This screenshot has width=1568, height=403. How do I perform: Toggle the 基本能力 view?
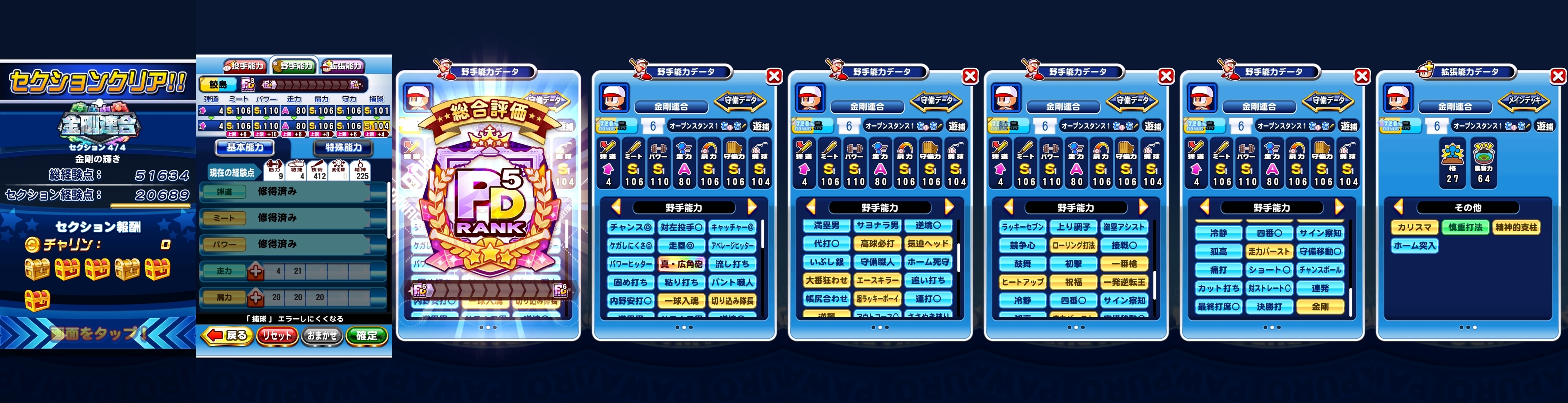point(245,148)
